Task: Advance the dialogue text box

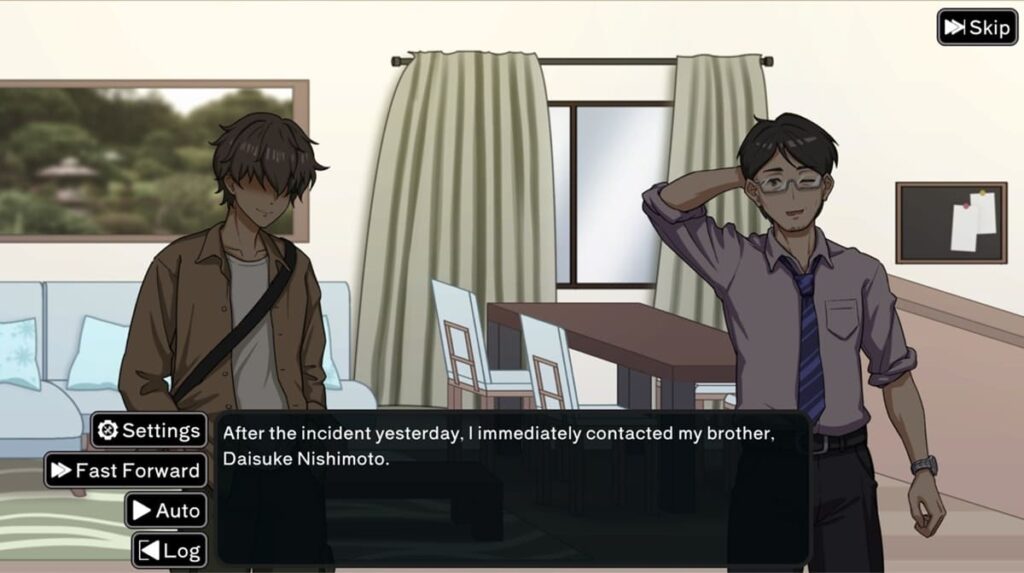Action: [x=512, y=490]
